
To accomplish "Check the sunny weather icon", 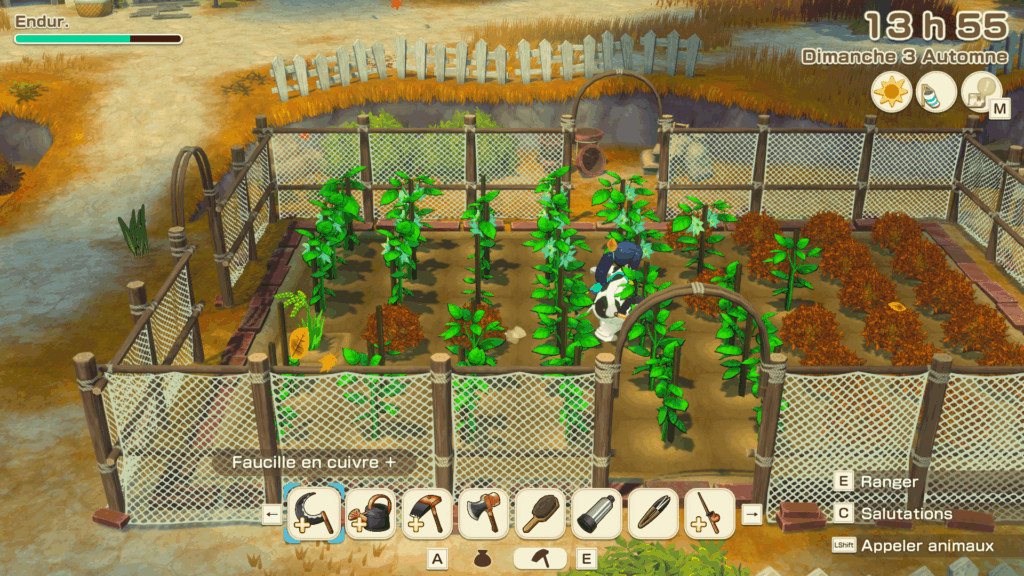I will coord(889,93).
